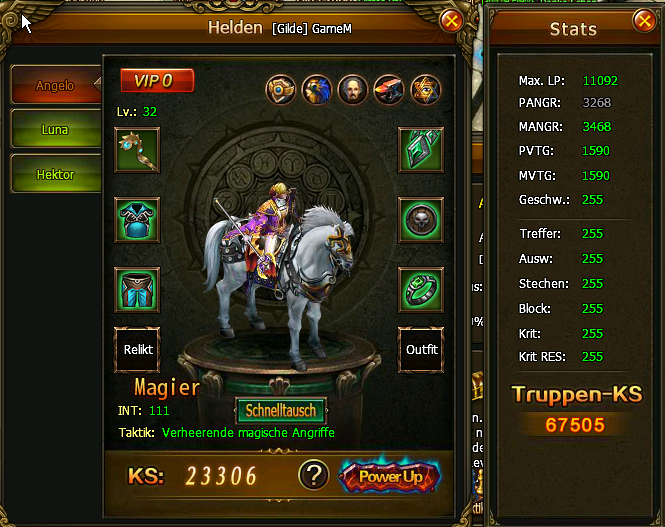Open the golden hexagram star icon
This screenshot has width=665, height=527.
click(x=425, y=90)
